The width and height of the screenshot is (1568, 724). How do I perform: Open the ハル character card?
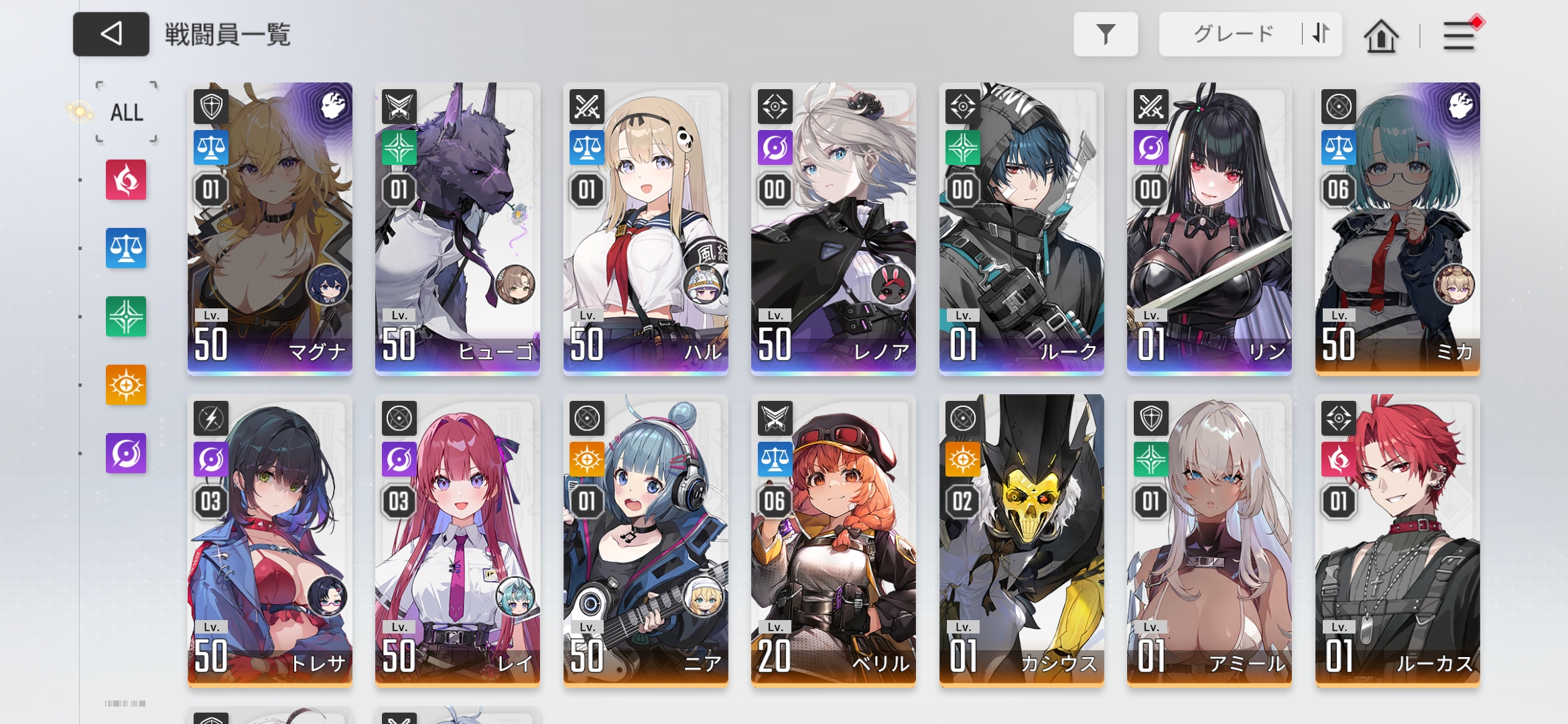tap(646, 228)
